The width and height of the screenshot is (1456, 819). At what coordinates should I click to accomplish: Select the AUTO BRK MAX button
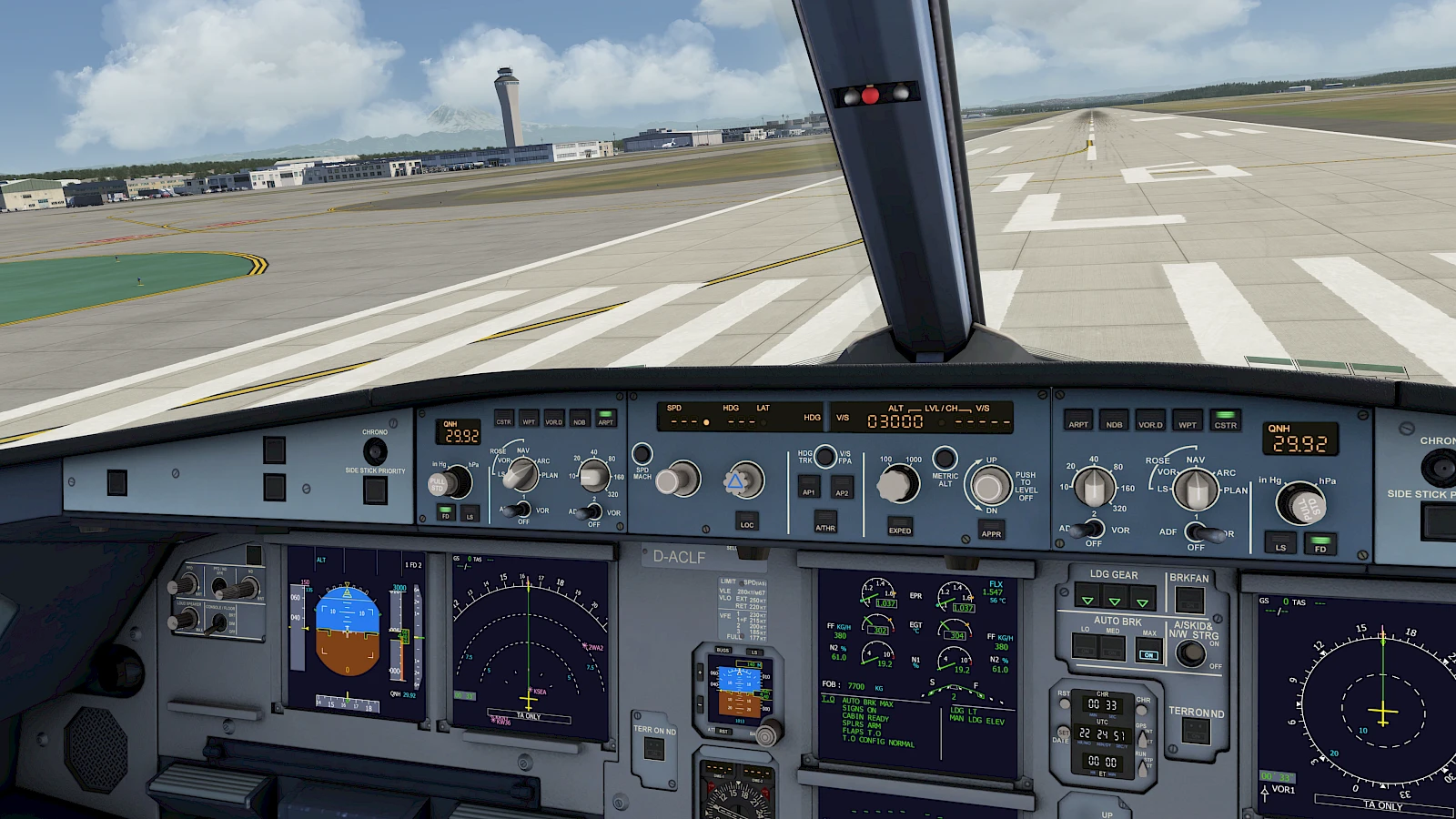[1148, 649]
